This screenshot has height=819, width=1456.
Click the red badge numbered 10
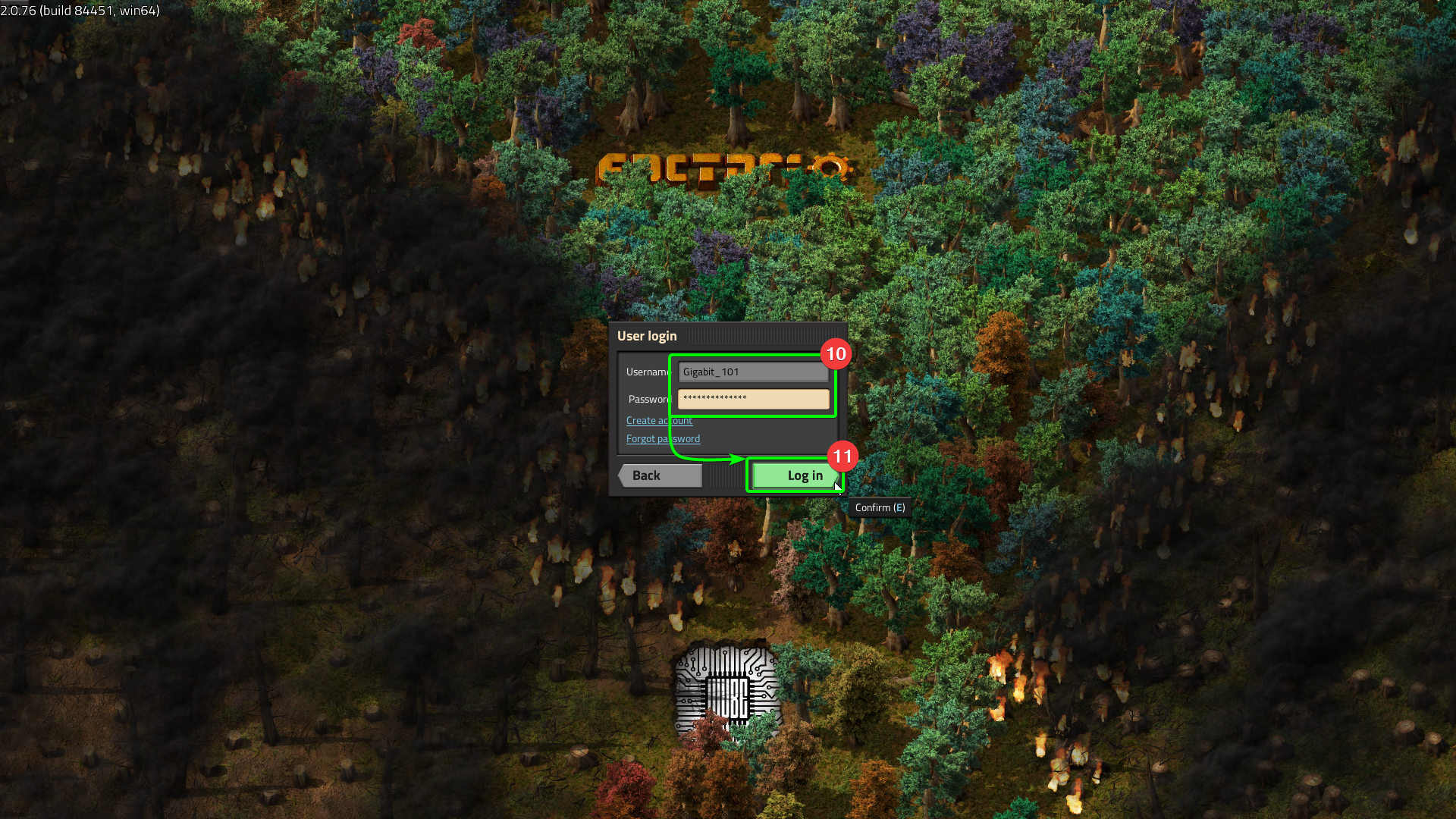[835, 354]
